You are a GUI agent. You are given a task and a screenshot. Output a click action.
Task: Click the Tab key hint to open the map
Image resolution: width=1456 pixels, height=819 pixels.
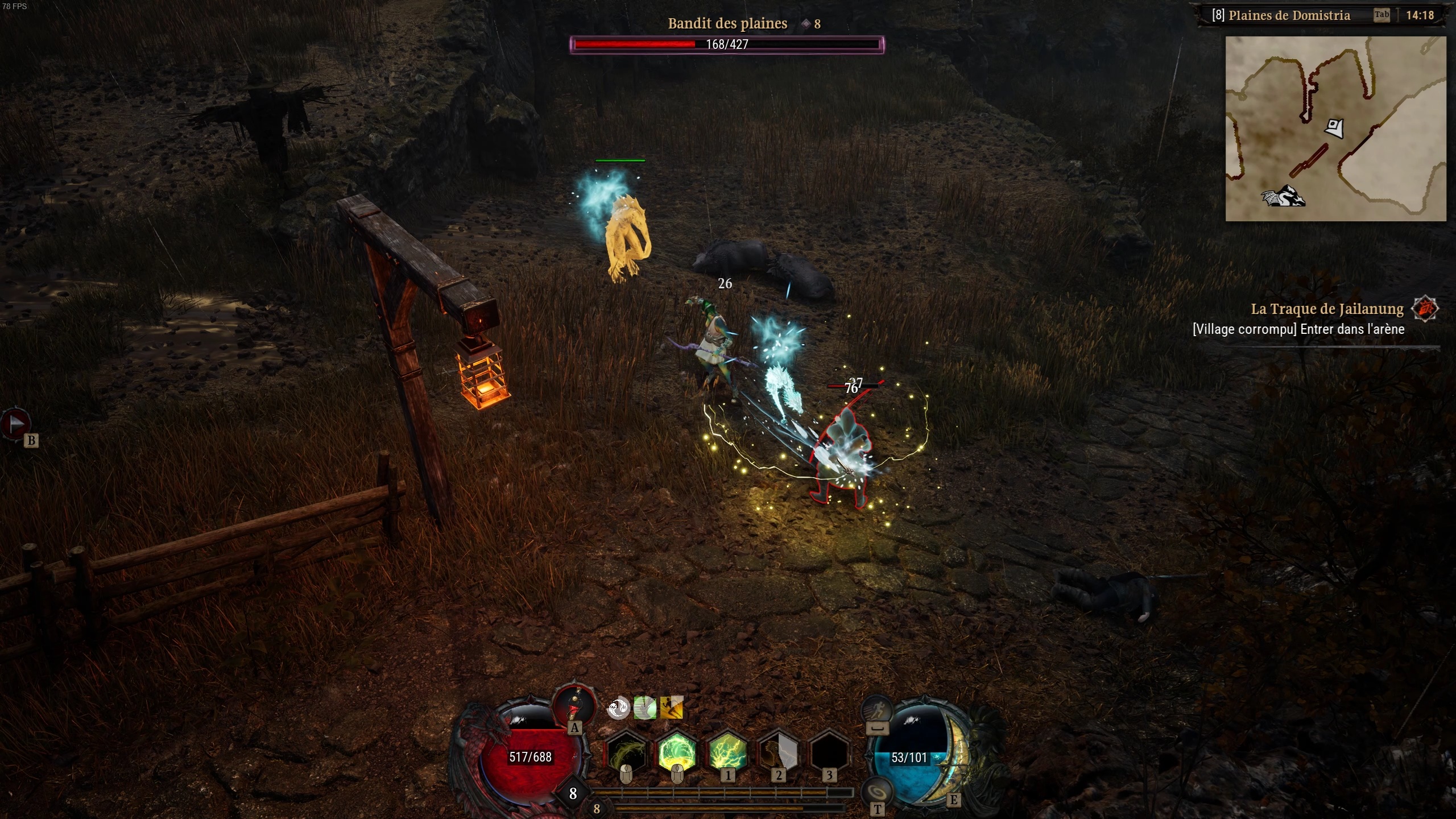pos(1382,14)
